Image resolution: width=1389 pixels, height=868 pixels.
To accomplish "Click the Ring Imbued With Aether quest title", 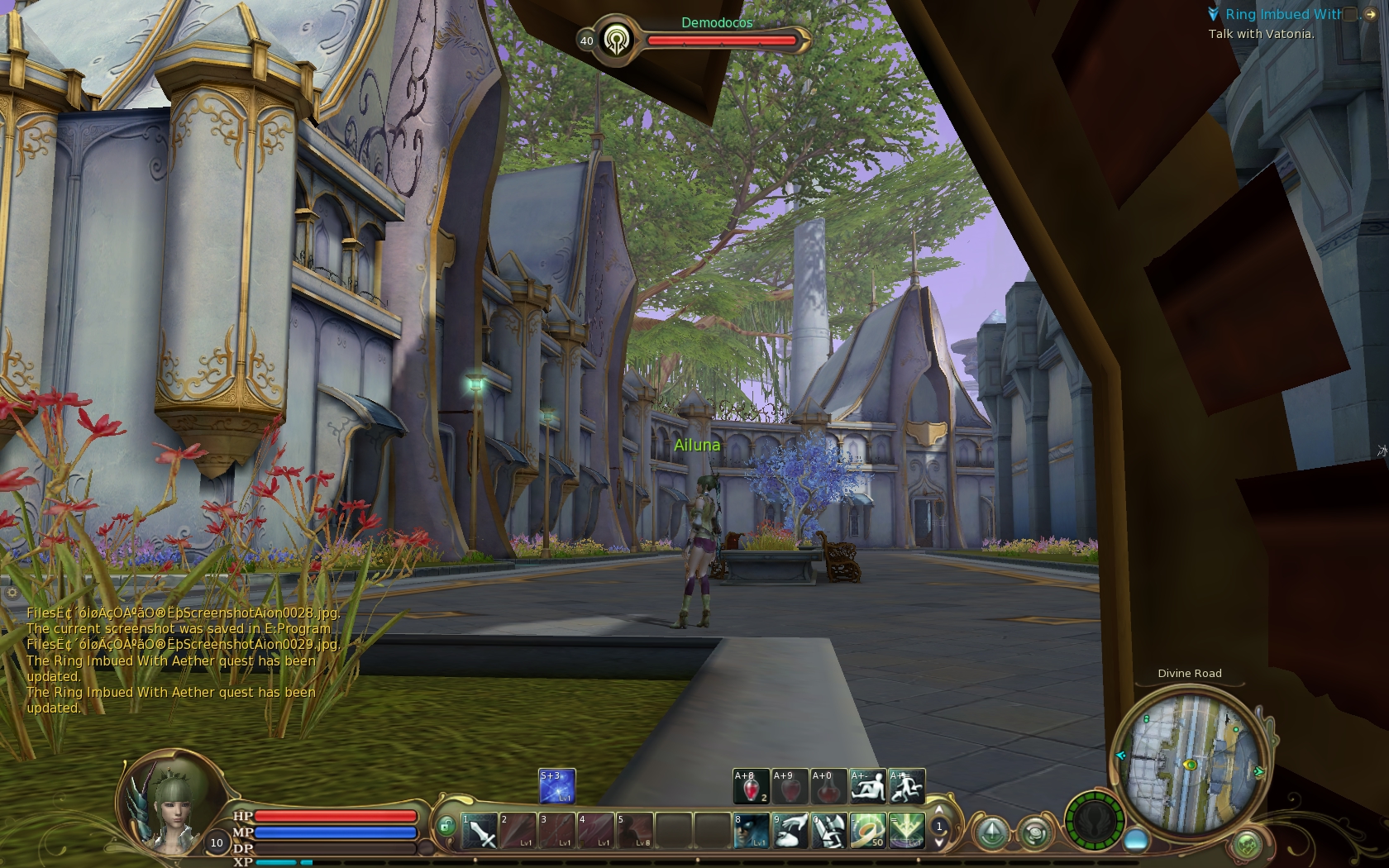I will tap(1283, 14).
